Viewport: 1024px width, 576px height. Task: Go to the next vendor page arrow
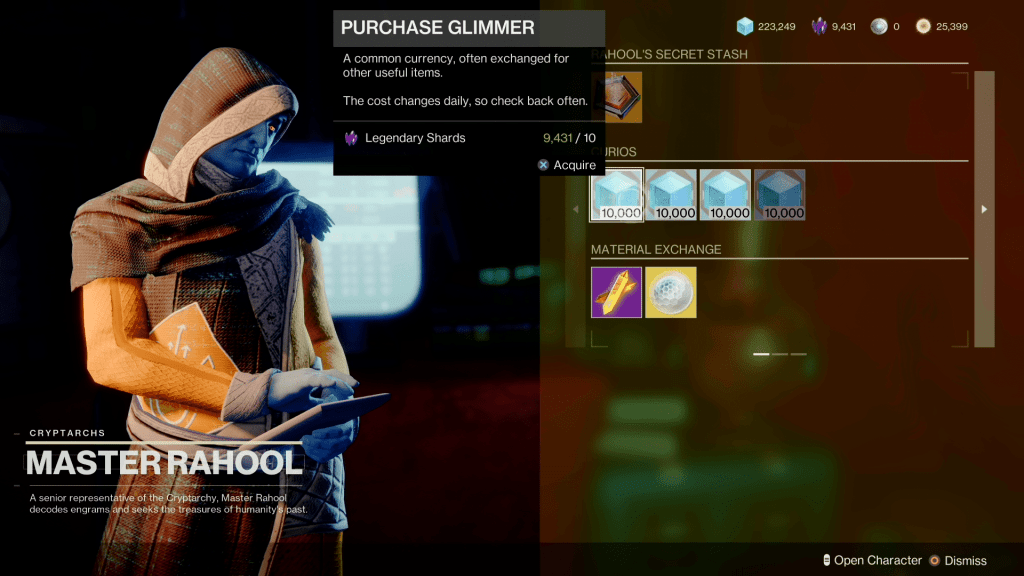coord(984,209)
